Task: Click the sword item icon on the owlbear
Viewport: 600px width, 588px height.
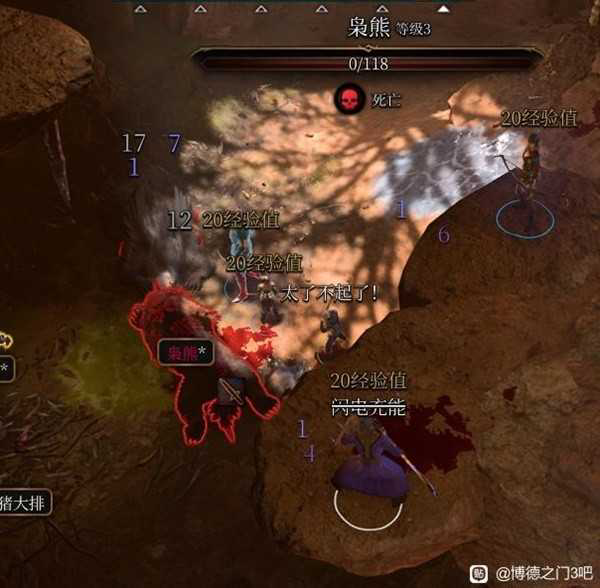Action: (232, 391)
